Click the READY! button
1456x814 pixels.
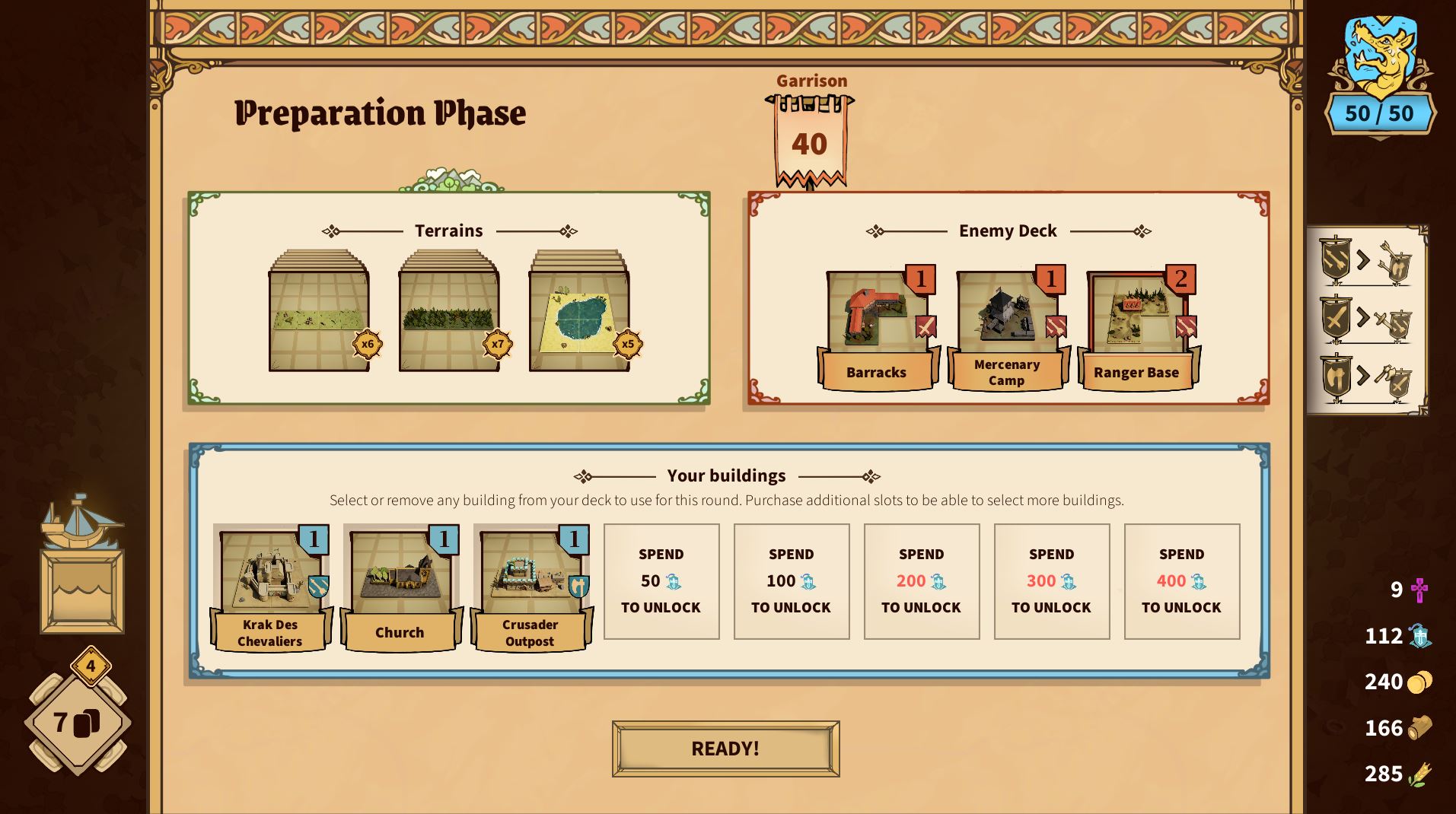coord(725,749)
